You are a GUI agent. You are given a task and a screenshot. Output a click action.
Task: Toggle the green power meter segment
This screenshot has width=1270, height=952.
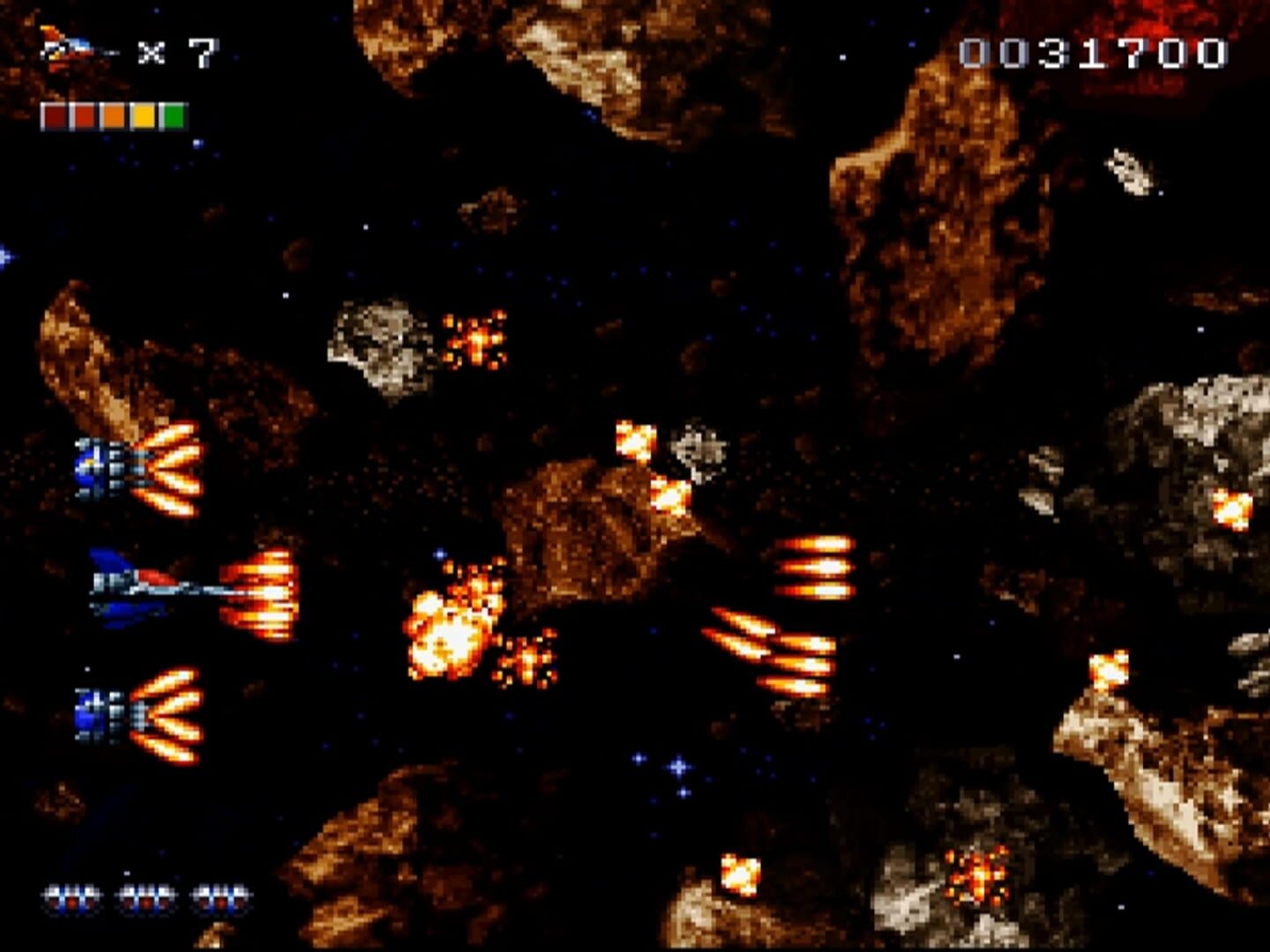tap(173, 115)
